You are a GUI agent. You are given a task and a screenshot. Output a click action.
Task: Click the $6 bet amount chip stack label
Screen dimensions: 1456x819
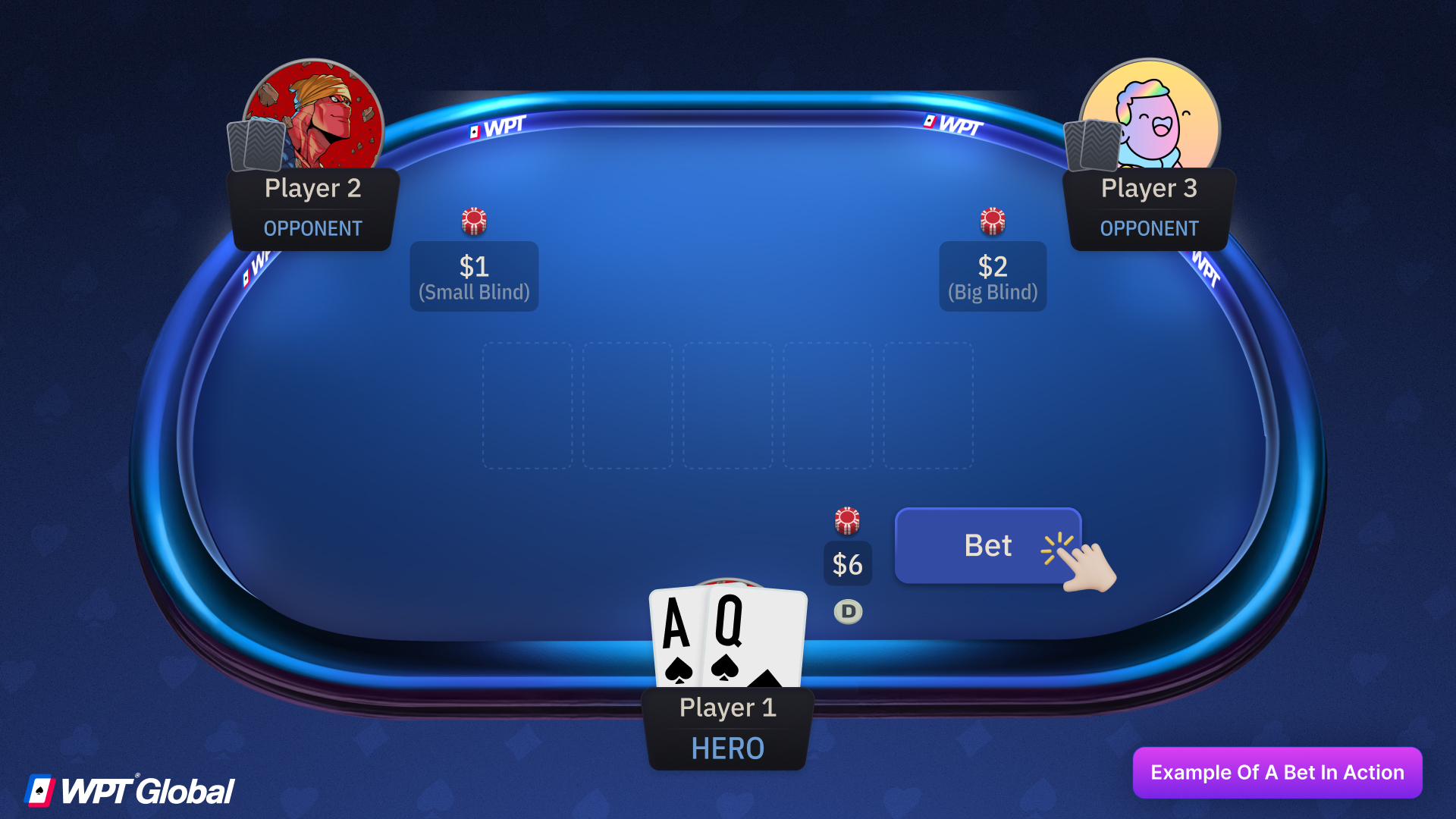(847, 564)
